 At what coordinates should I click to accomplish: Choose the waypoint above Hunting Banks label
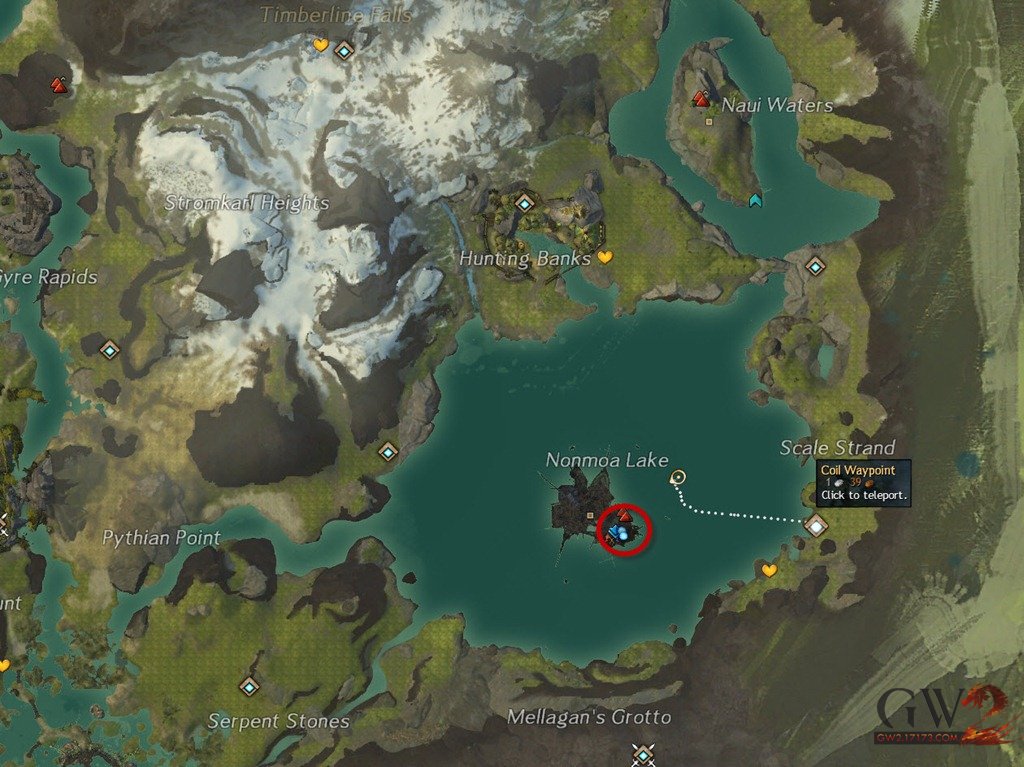point(525,203)
